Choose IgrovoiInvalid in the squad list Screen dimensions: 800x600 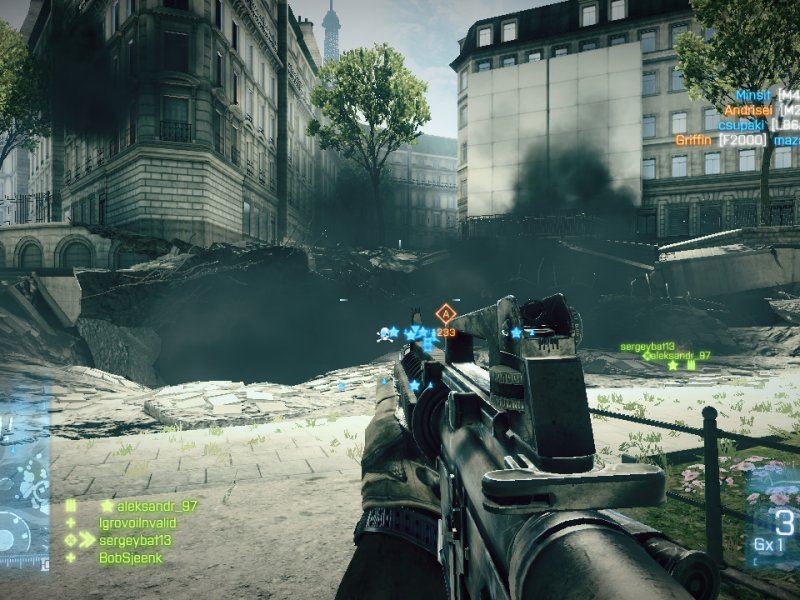click(x=141, y=523)
